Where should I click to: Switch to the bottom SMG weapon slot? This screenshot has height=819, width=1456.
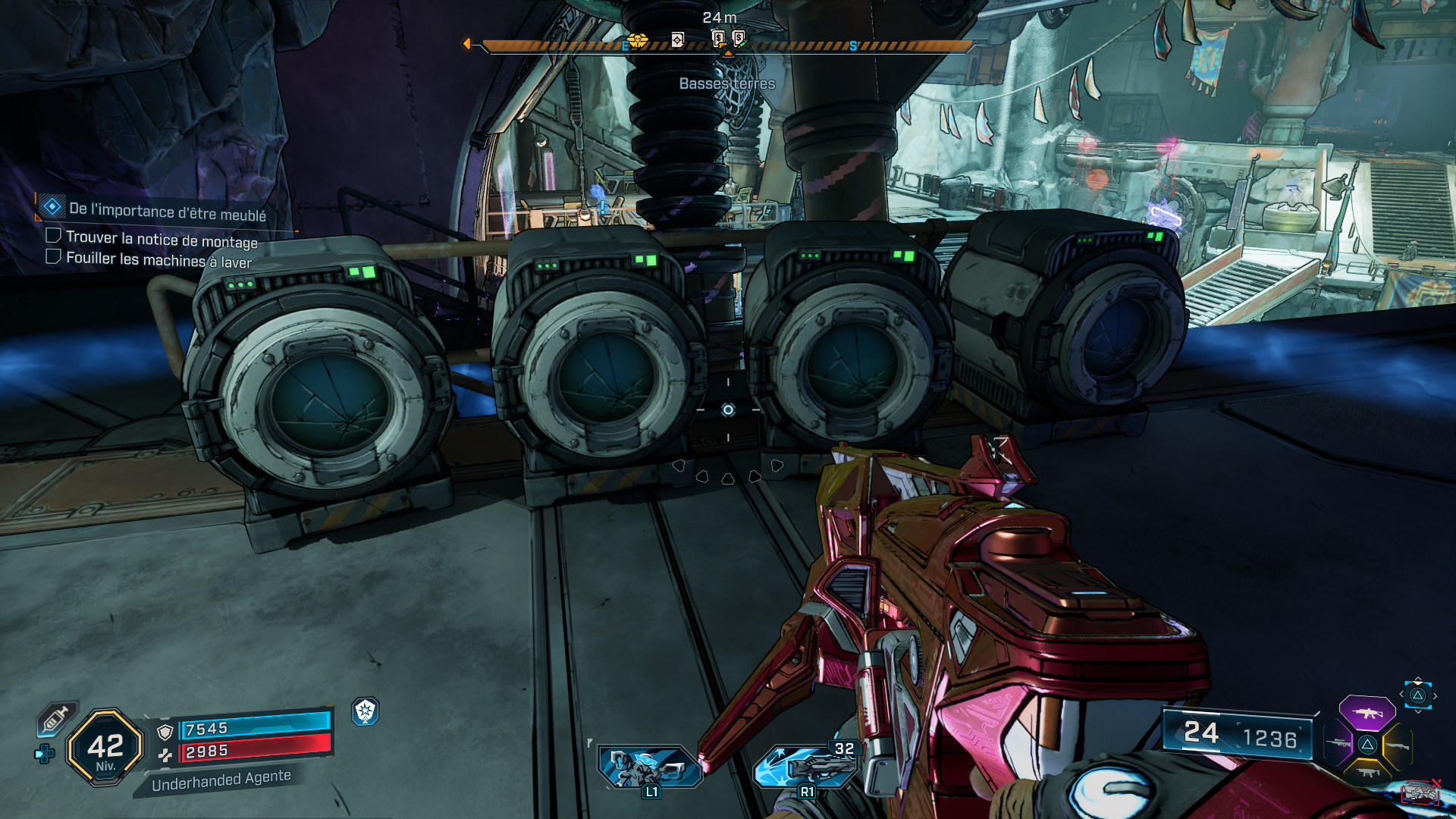(1367, 773)
